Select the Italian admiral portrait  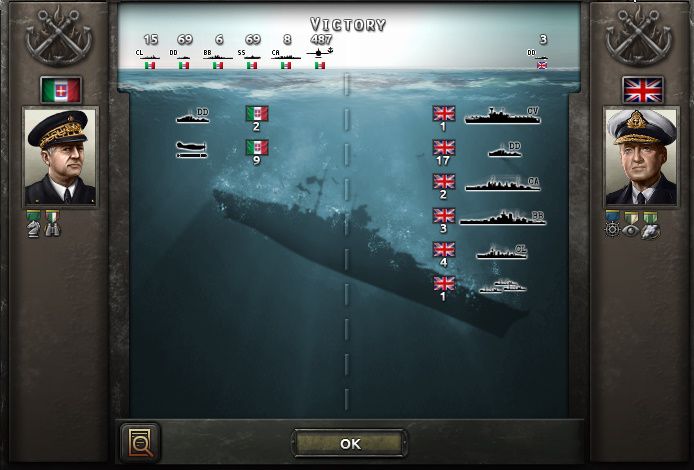60,156
